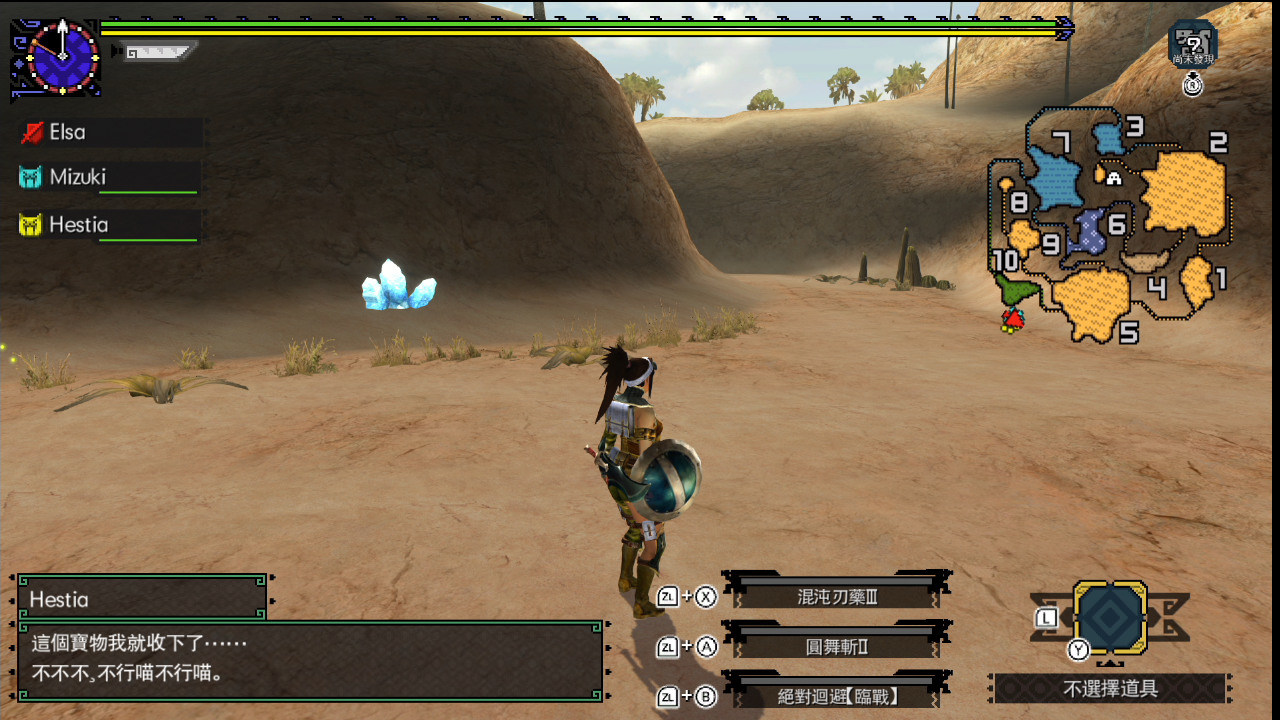Image resolution: width=1280 pixels, height=720 pixels.
Task: Open the area minimap
Action: pyautogui.click(x=1110, y=225)
